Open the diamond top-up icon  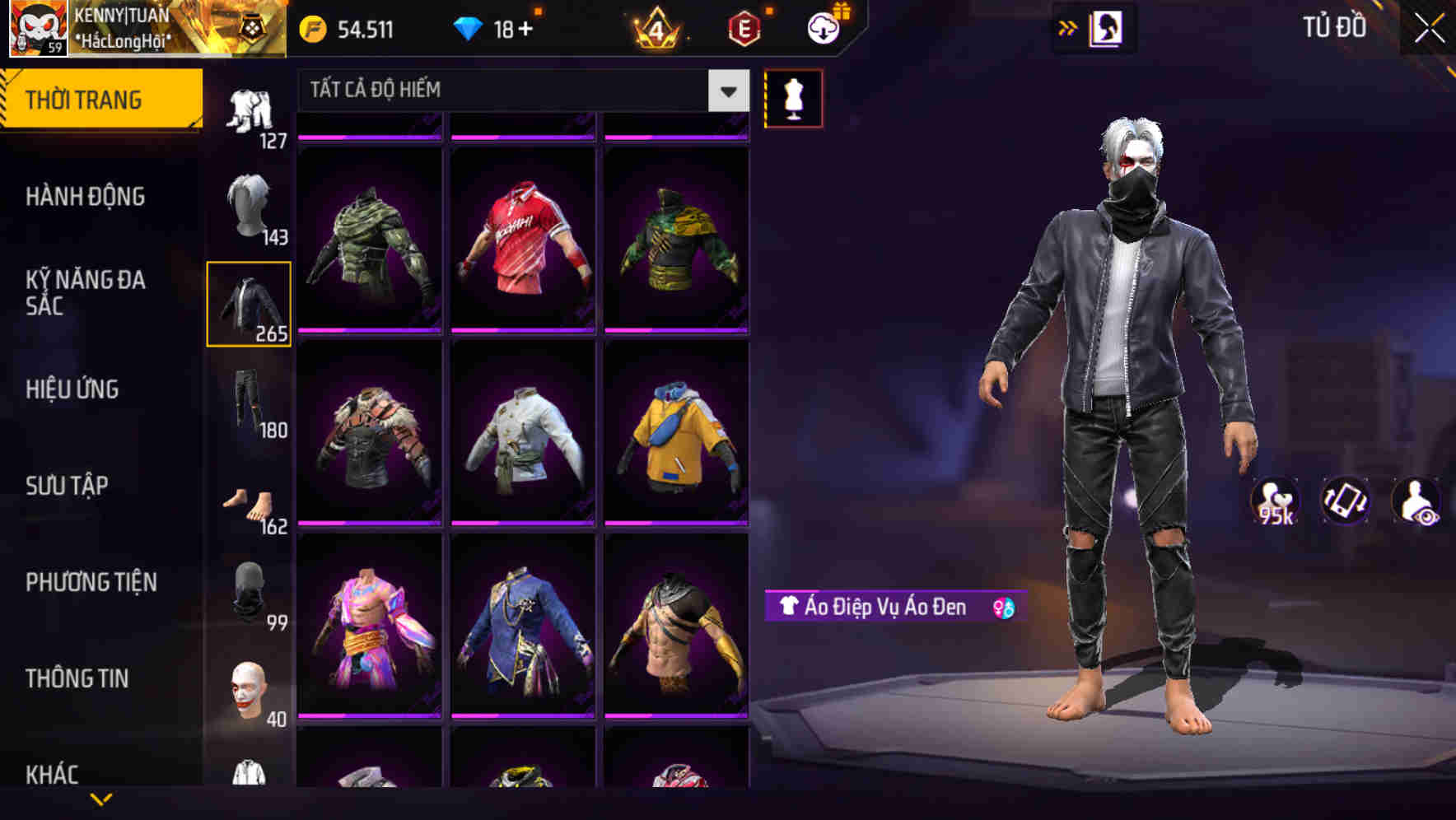(x=469, y=28)
